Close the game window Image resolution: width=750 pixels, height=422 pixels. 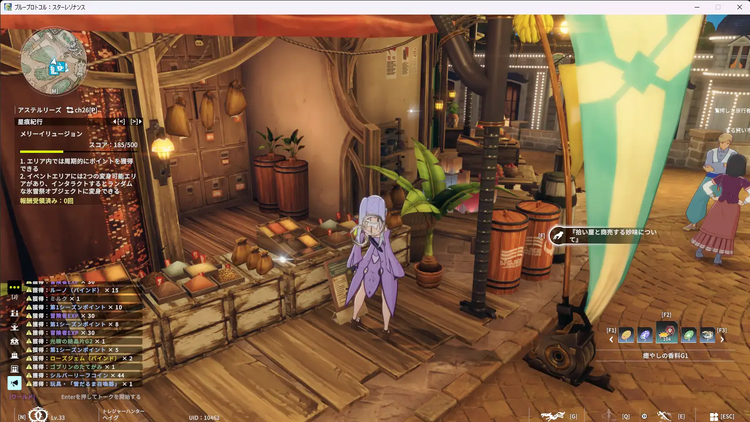(x=738, y=7)
